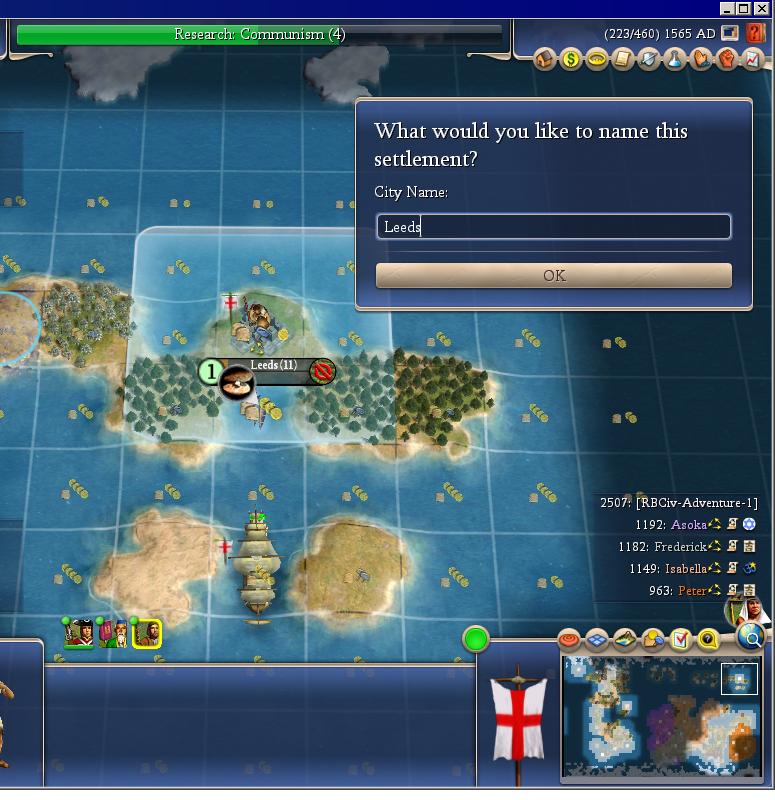
Task: Open the Civics advisor gold ring icon
Action: [597, 60]
